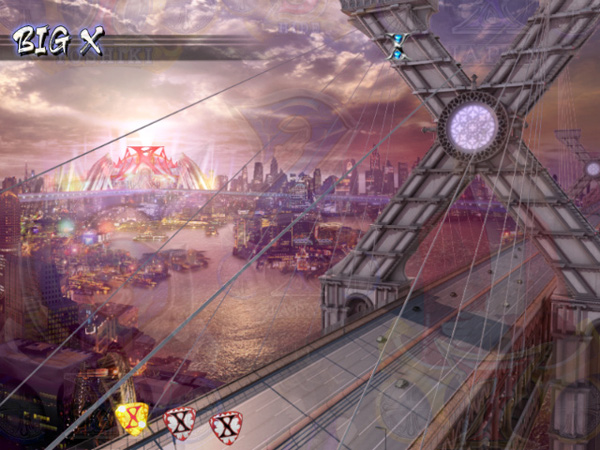The height and width of the screenshot is (450, 600).
Task: Choose the red X shield beside the yellow one
Action: pyautogui.click(x=180, y=423)
